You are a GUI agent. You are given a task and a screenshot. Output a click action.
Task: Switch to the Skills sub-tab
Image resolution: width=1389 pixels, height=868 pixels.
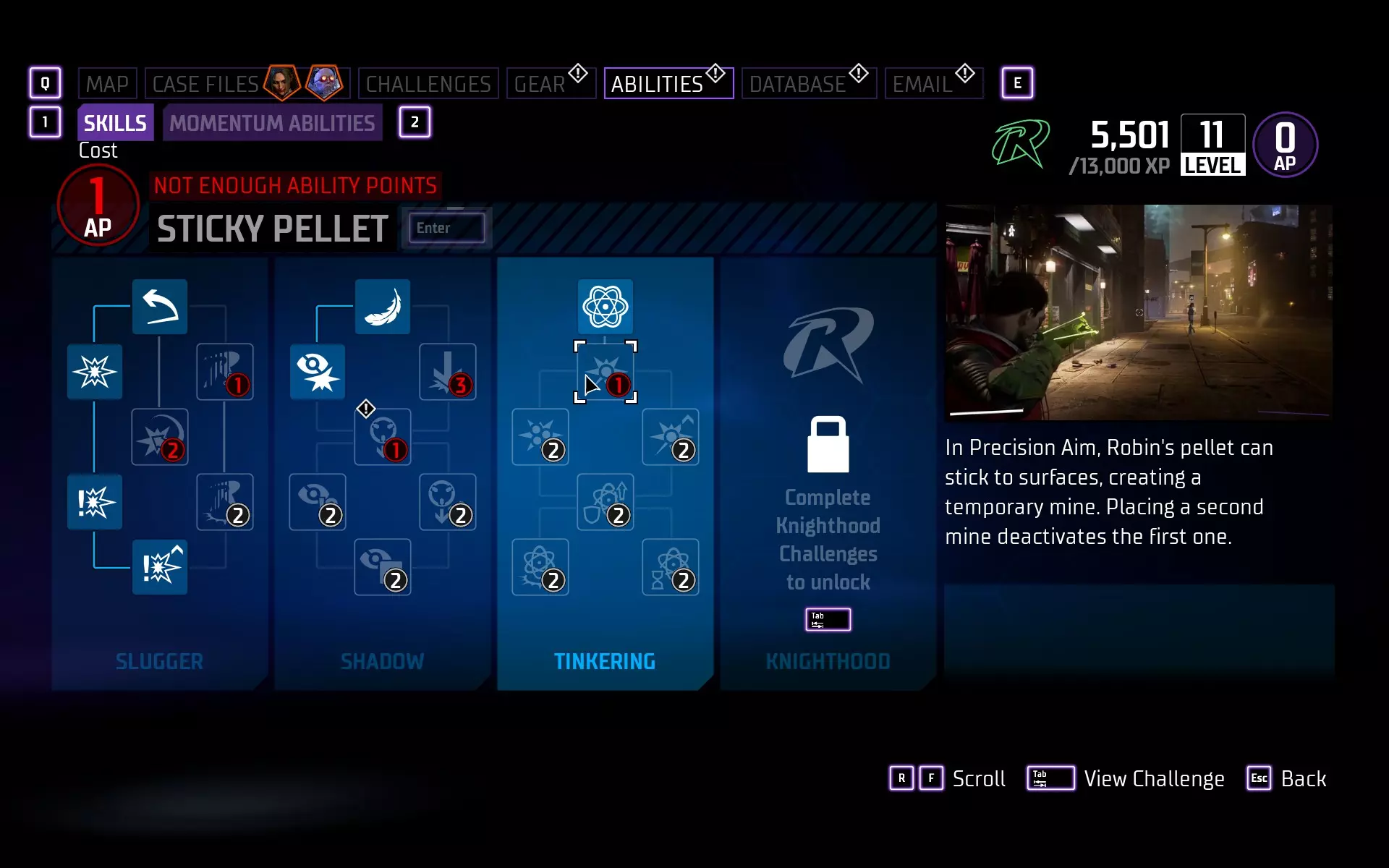tap(115, 123)
